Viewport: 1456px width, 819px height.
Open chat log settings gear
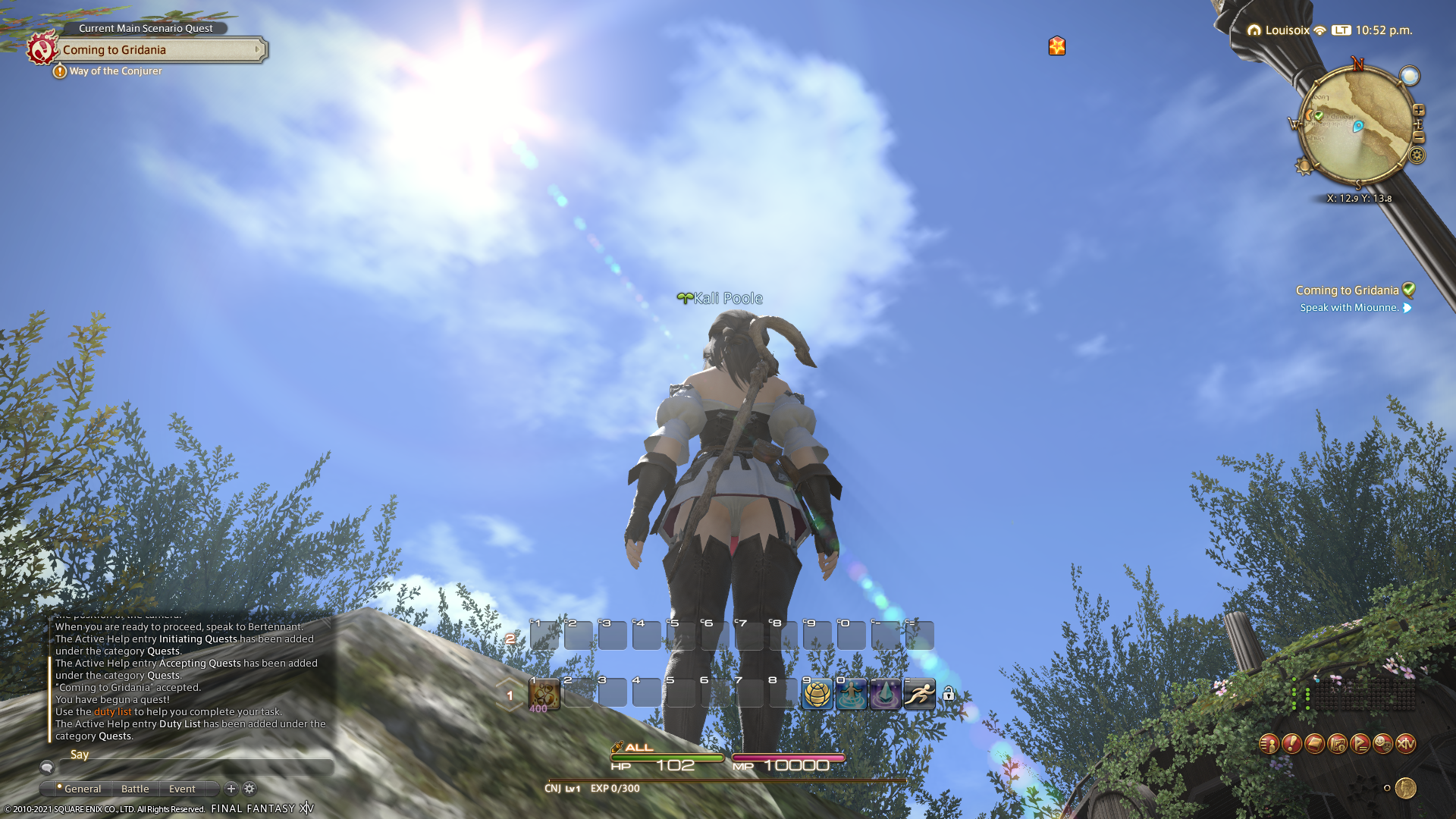[x=249, y=789]
